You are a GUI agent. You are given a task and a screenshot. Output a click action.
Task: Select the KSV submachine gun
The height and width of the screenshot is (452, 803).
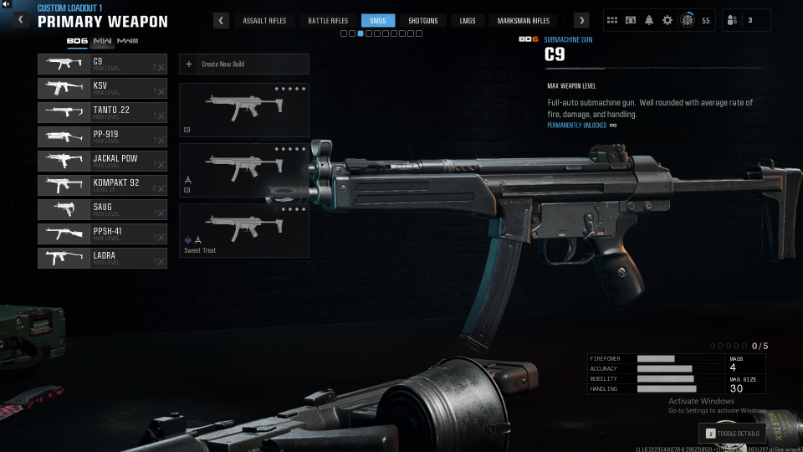coord(102,88)
